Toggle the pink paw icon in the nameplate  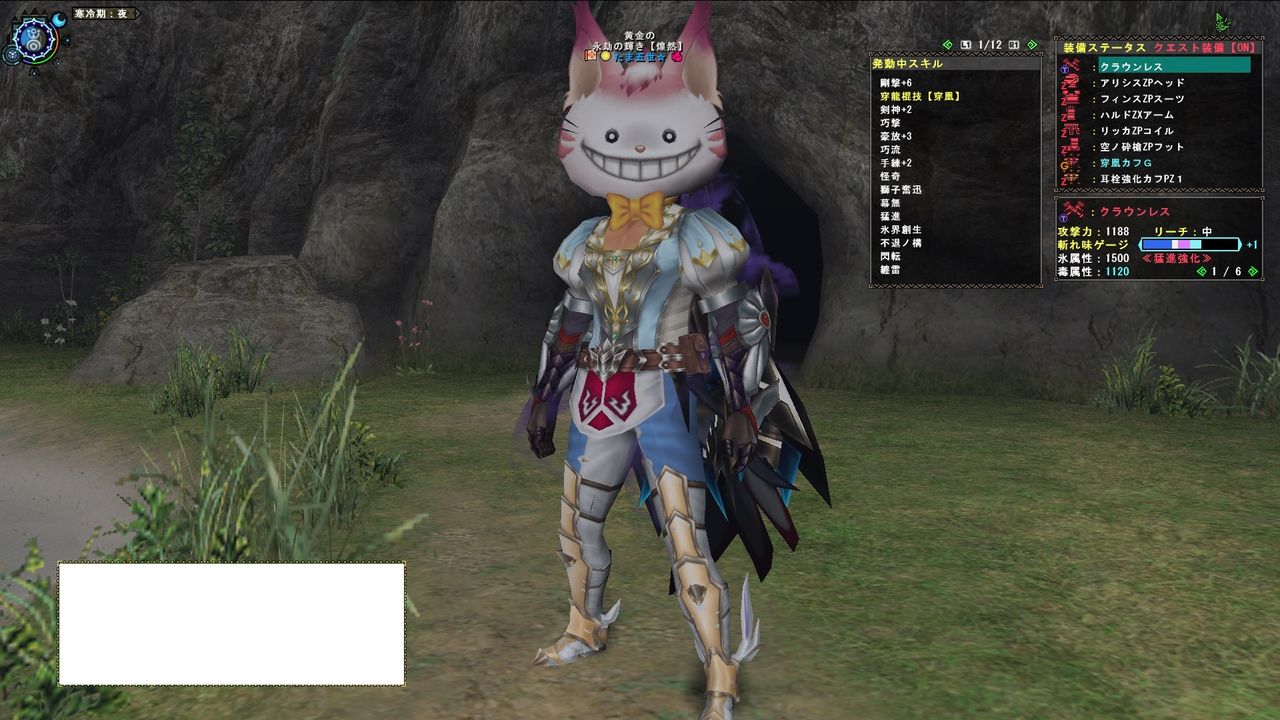tap(677, 57)
